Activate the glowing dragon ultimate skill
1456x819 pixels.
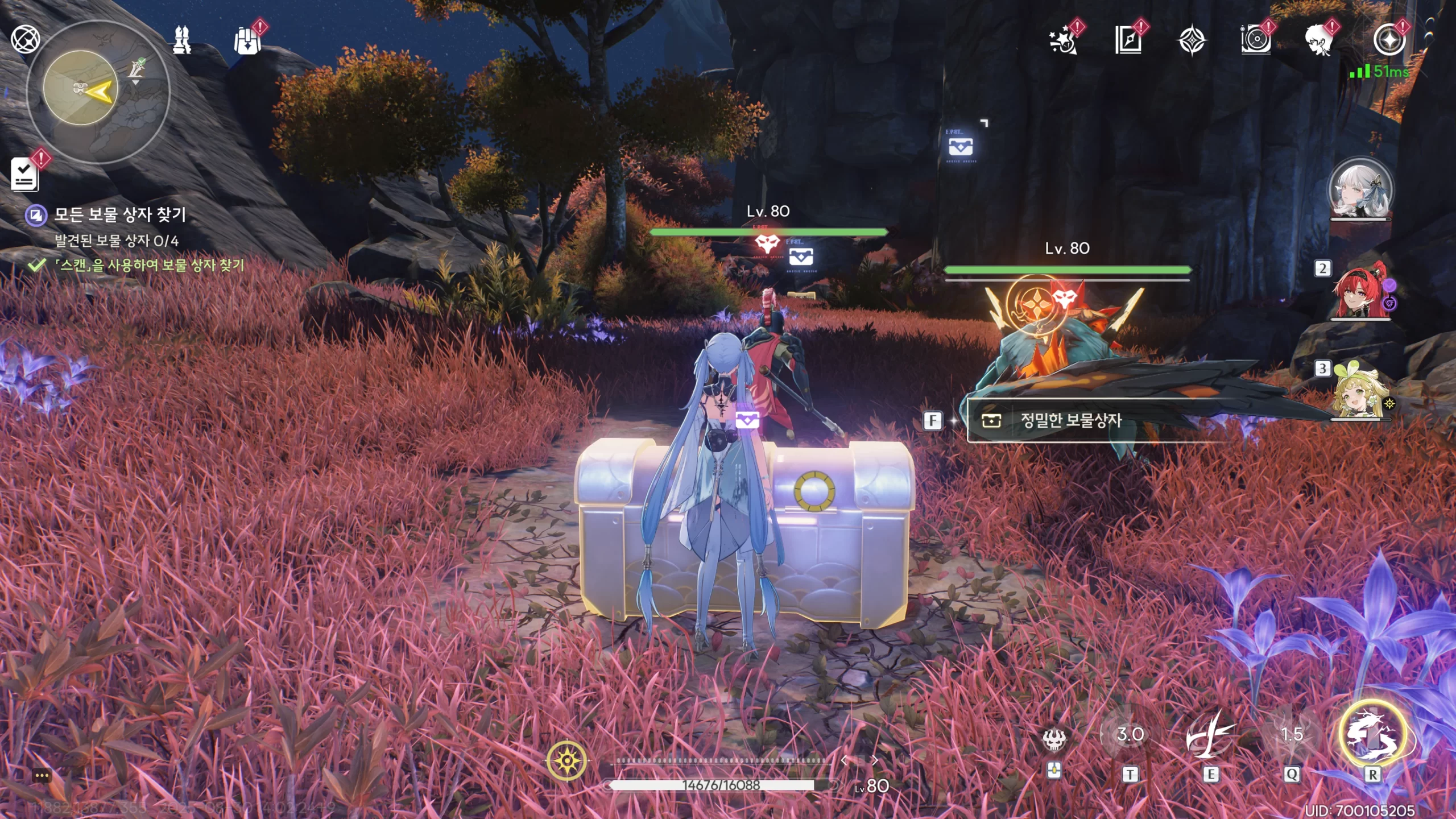click(x=1373, y=734)
